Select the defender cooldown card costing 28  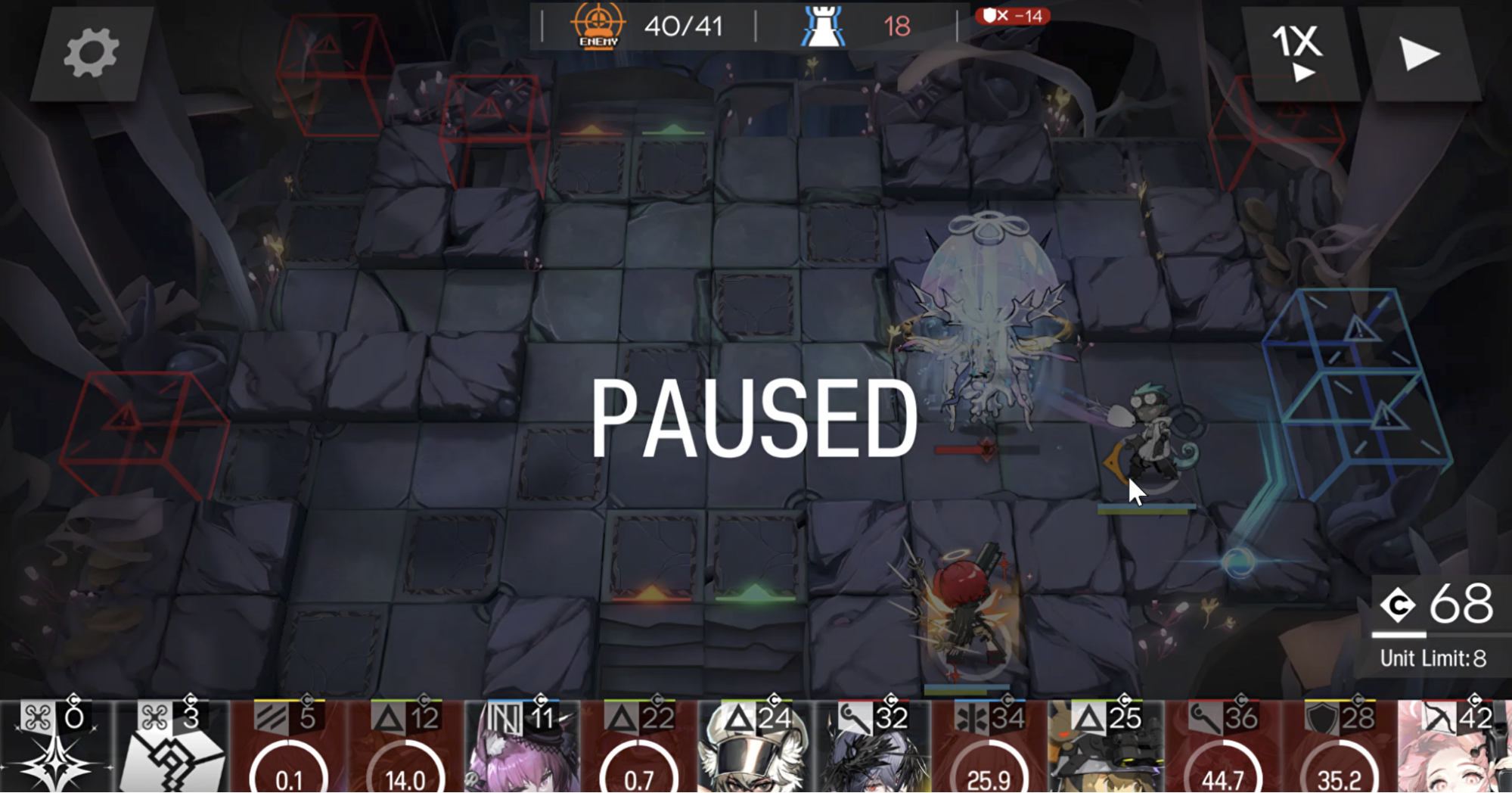point(1338,747)
